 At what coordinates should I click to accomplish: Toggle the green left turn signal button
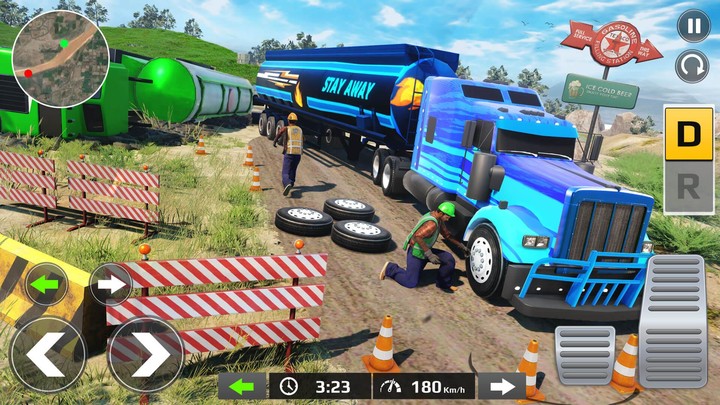[x=46, y=284]
